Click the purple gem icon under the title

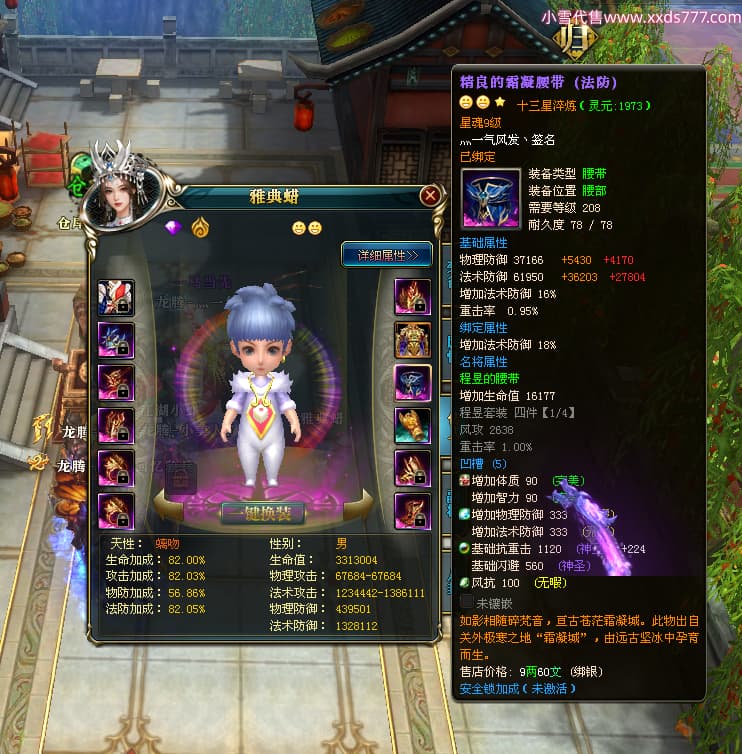click(174, 228)
